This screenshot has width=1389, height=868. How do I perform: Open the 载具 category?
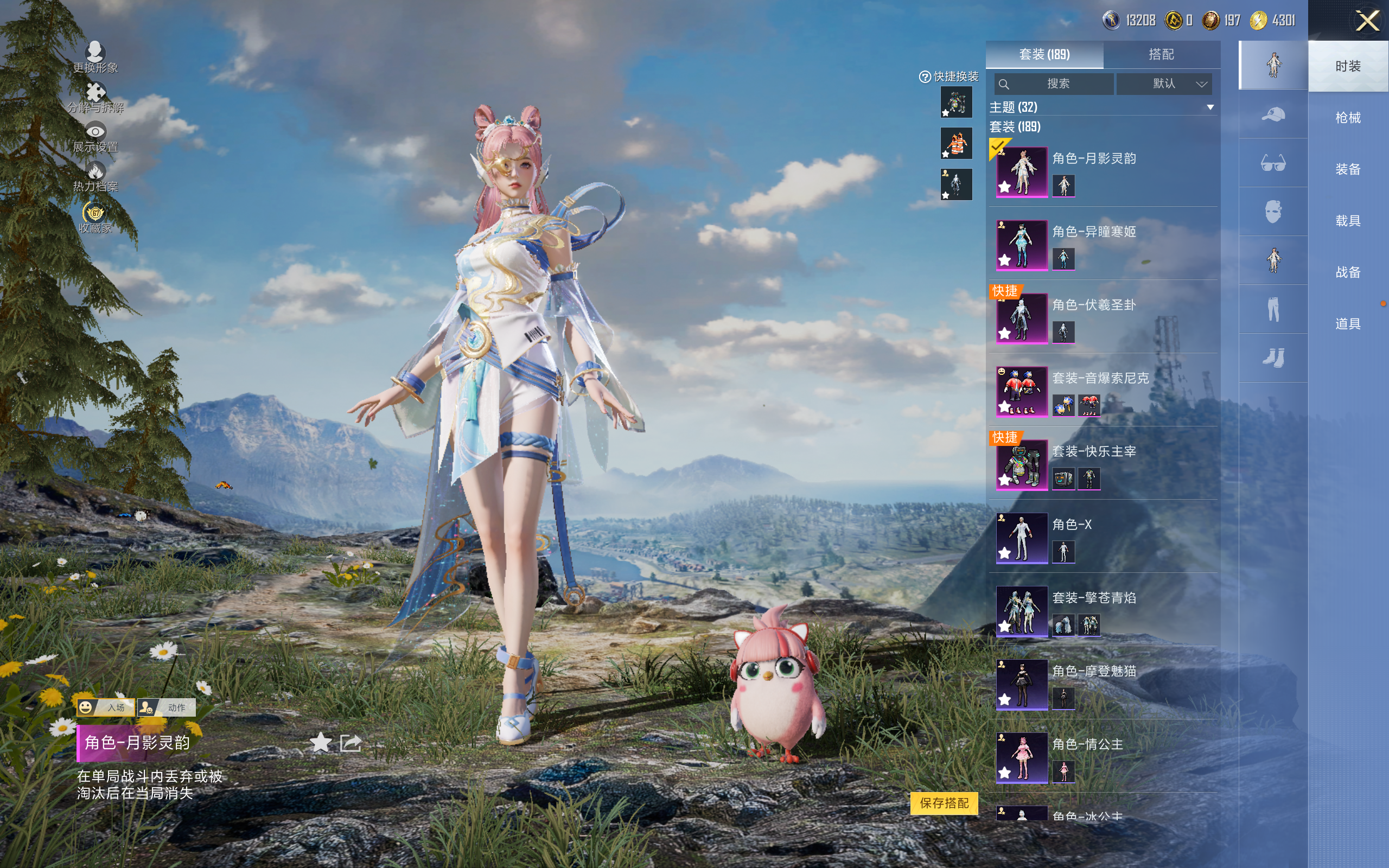coord(1347,221)
